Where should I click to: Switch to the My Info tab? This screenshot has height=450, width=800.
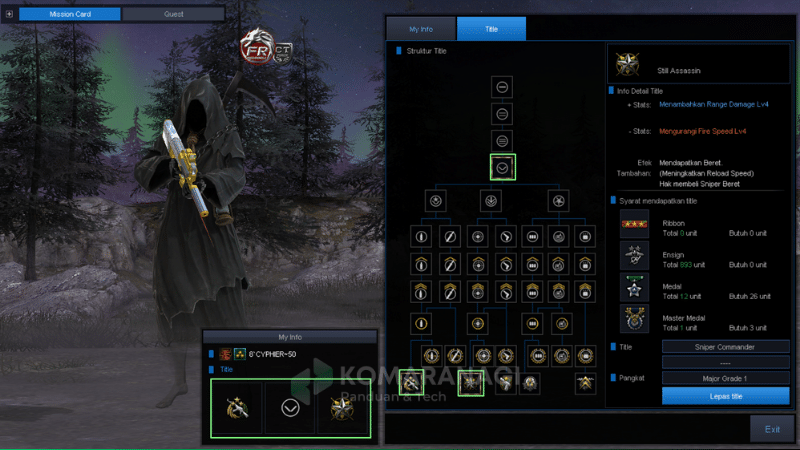pyautogui.click(x=420, y=29)
